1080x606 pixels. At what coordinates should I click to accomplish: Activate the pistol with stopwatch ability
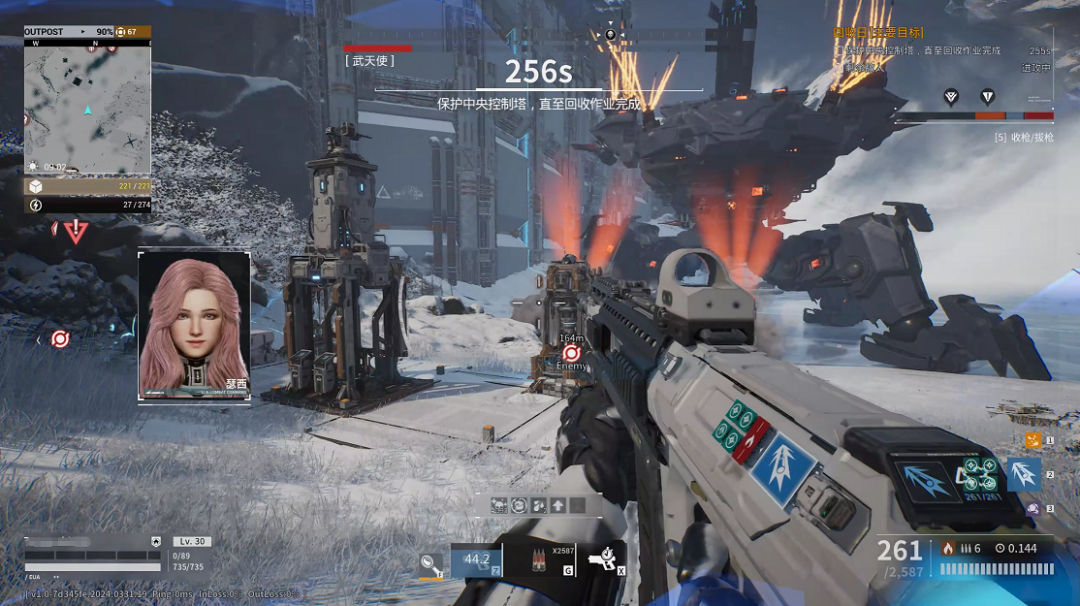click(603, 561)
